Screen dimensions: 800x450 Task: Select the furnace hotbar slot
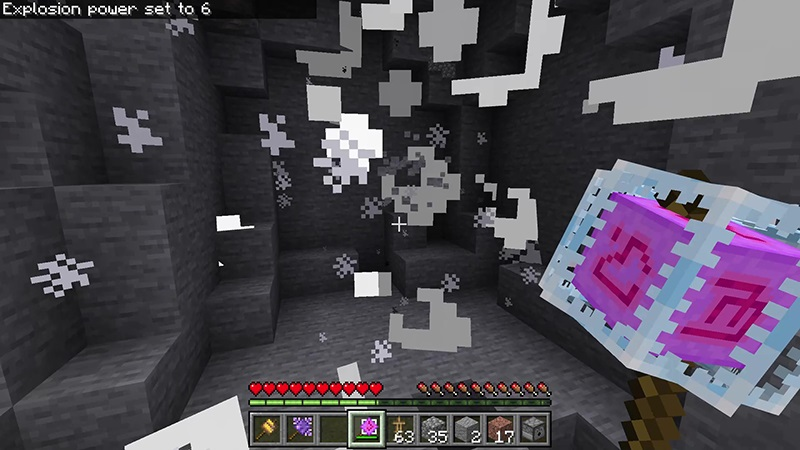click(x=534, y=428)
